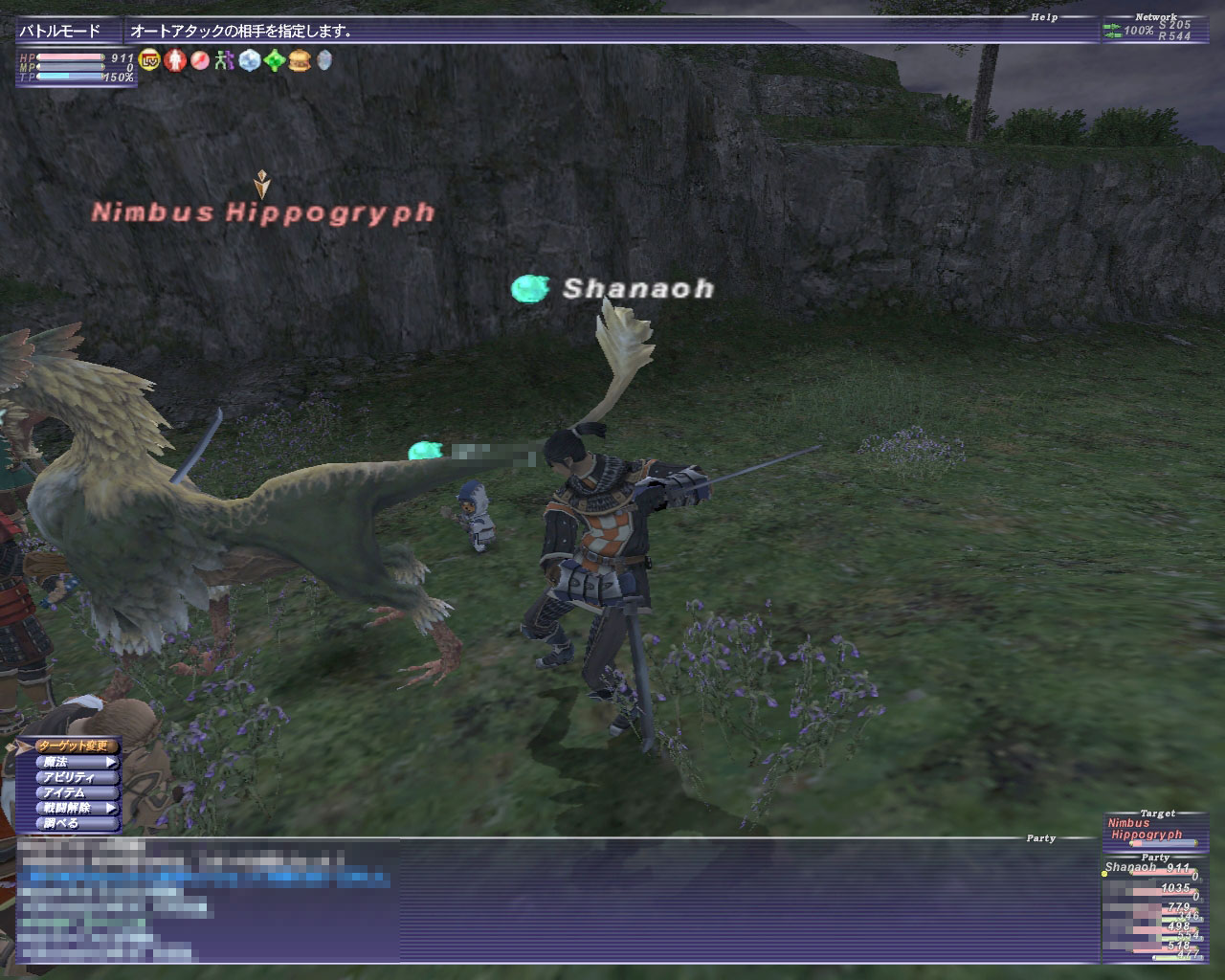
Task: Select ターゲット変更 in the battle menu
Action: click(x=77, y=746)
